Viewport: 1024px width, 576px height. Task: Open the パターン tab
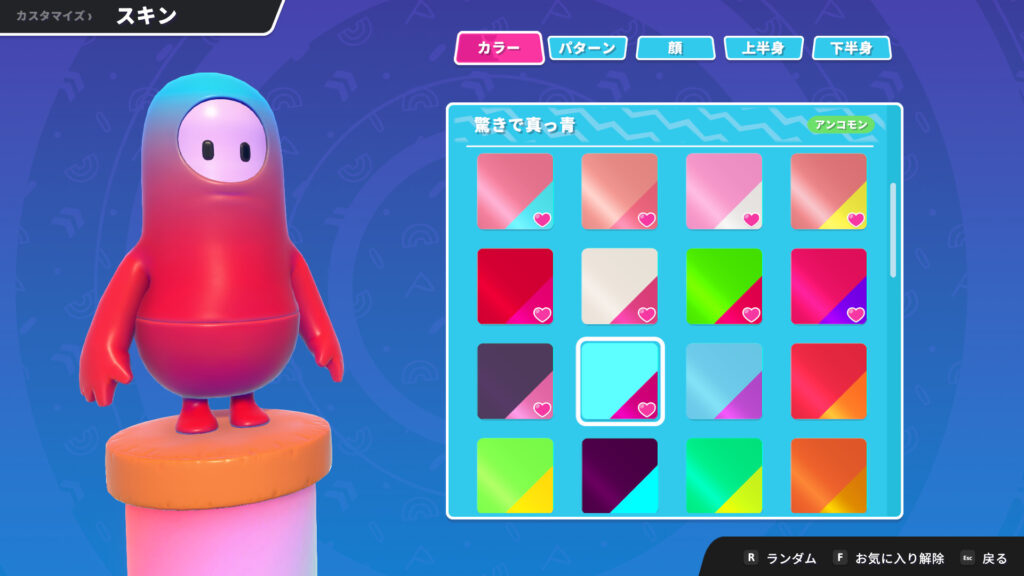click(x=588, y=48)
